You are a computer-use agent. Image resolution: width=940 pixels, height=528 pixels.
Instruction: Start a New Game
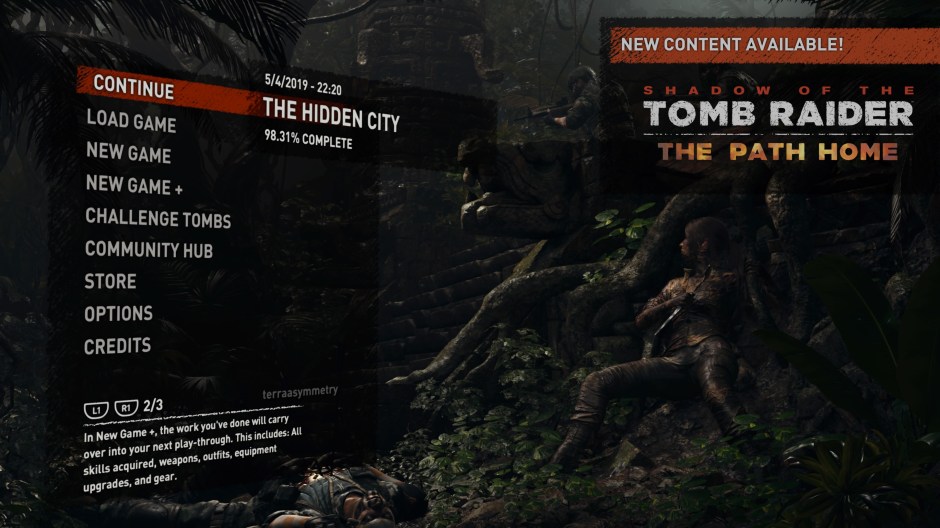pos(128,154)
